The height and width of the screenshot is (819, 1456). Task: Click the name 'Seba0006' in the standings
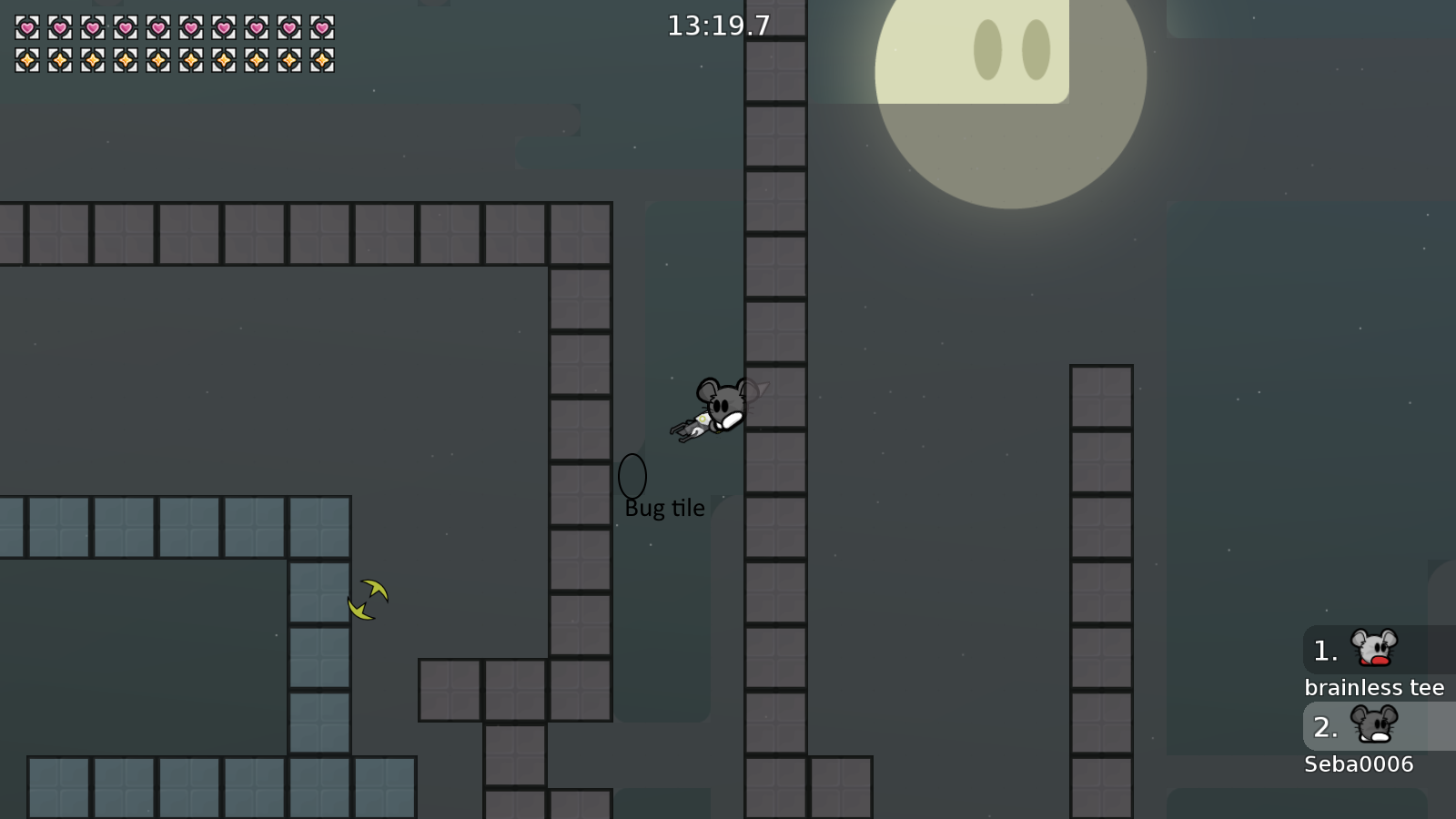click(1358, 764)
